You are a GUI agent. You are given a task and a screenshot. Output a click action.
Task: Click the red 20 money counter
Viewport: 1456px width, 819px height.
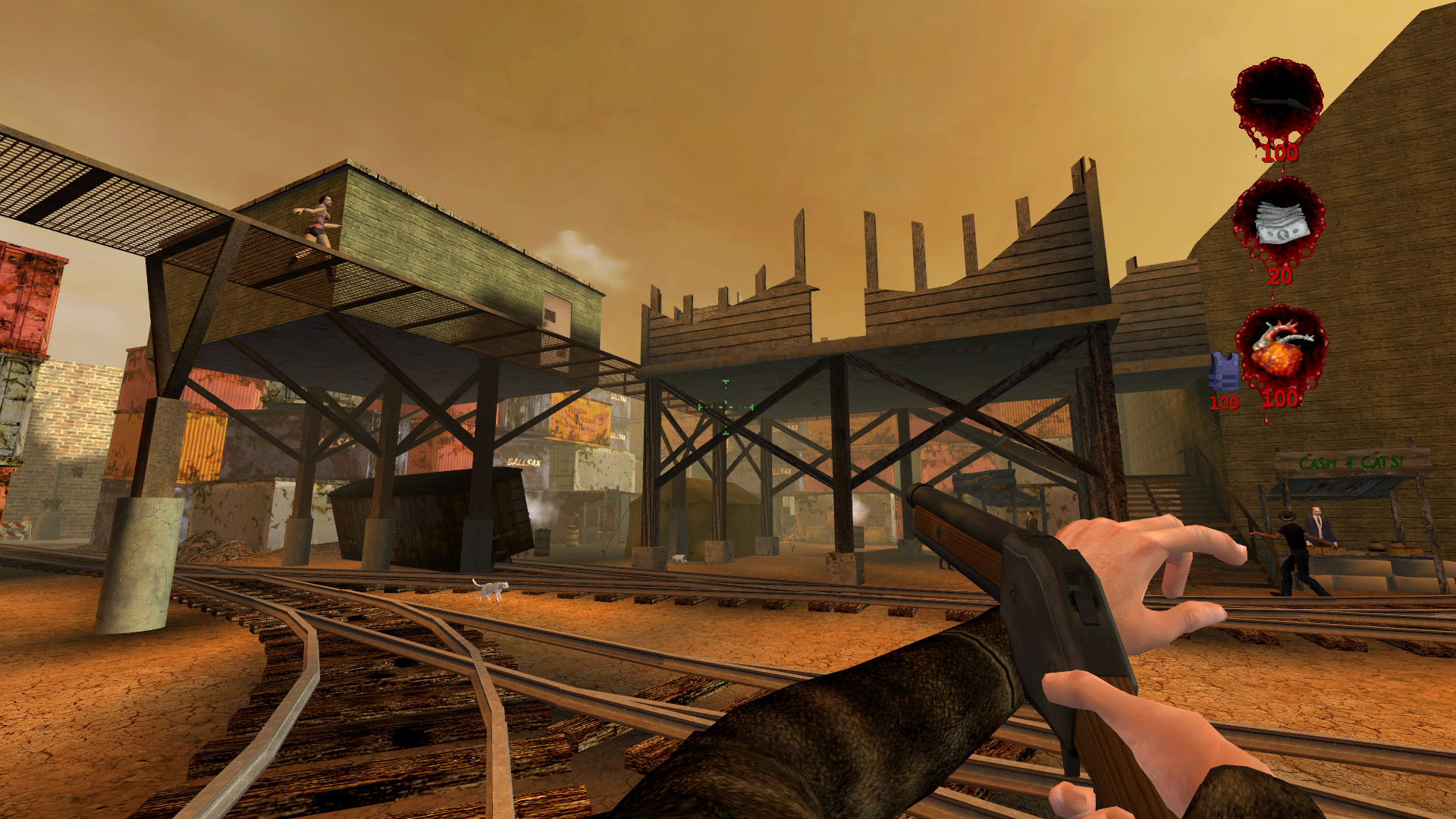tap(1280, 277)
